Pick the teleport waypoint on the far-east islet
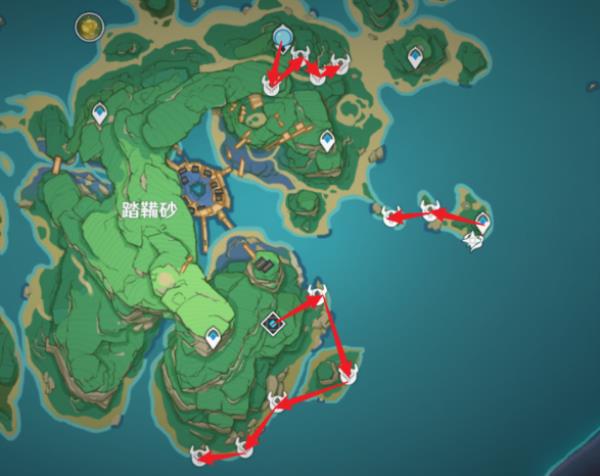The width and height of the screenshot is (600, 476). [x=482, y=220]
